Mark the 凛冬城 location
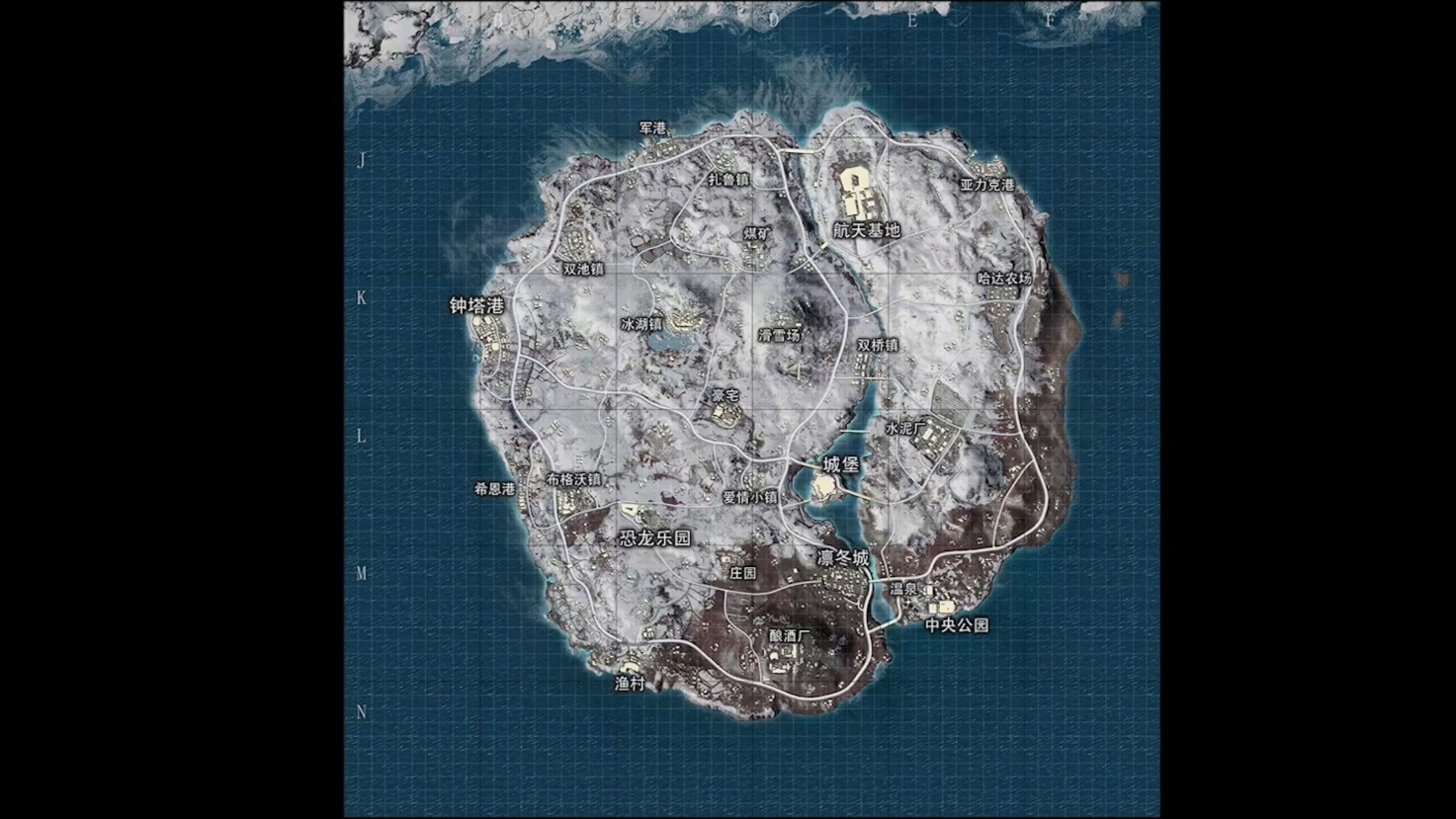This screenshot has height=819, width=1456. click(843, 558)
